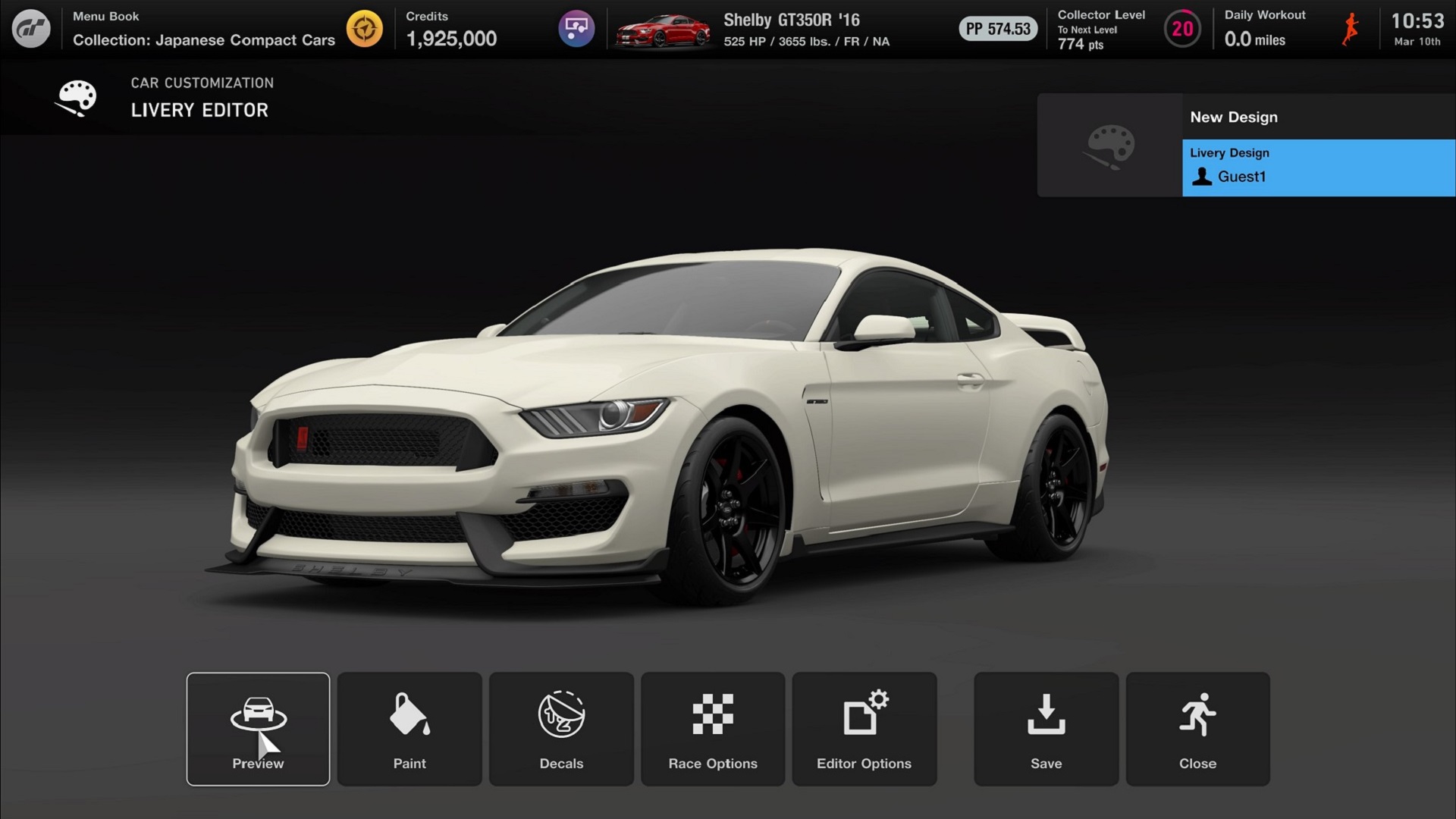Close the Livery Editor
The image size is (1456, 819).
tap(1197, 729)
